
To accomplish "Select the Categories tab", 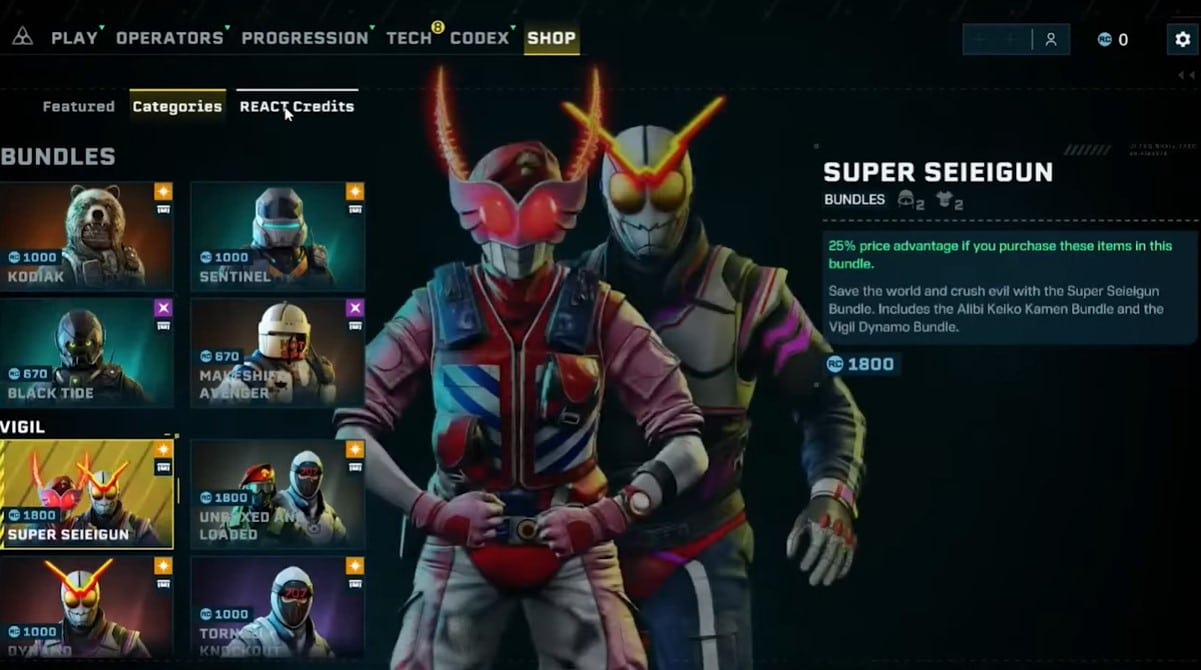I will point(177,106).
